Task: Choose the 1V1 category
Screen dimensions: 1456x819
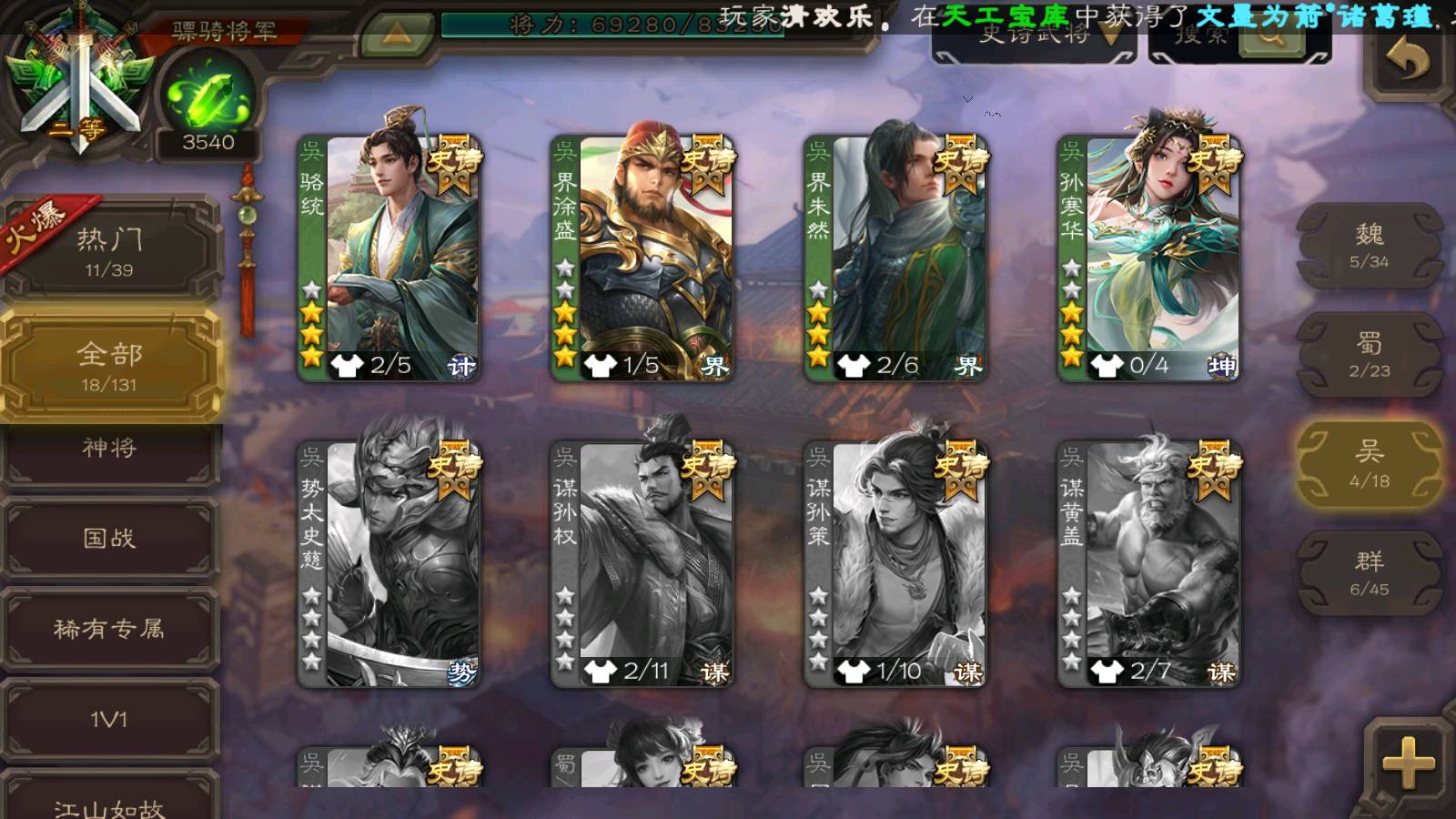Action: tap(109, 719)
